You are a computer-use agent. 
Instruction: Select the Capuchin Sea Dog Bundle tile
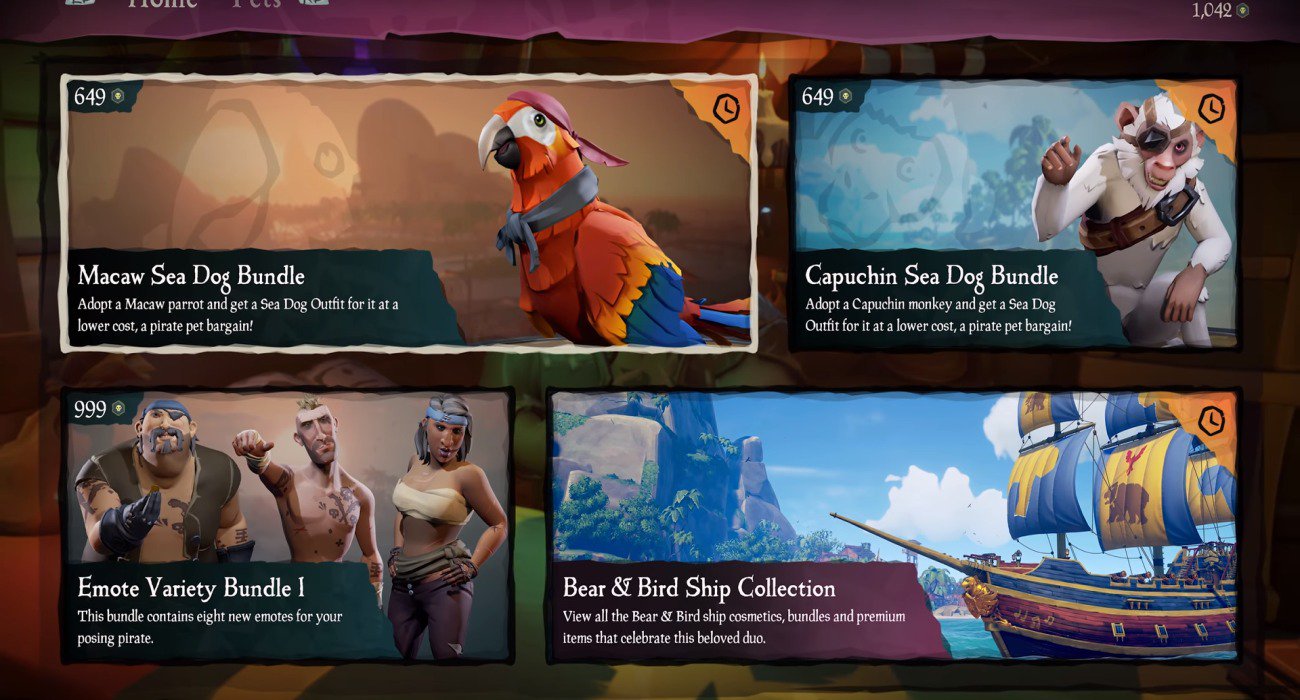pyautogui.click(x=1014, y=213)
